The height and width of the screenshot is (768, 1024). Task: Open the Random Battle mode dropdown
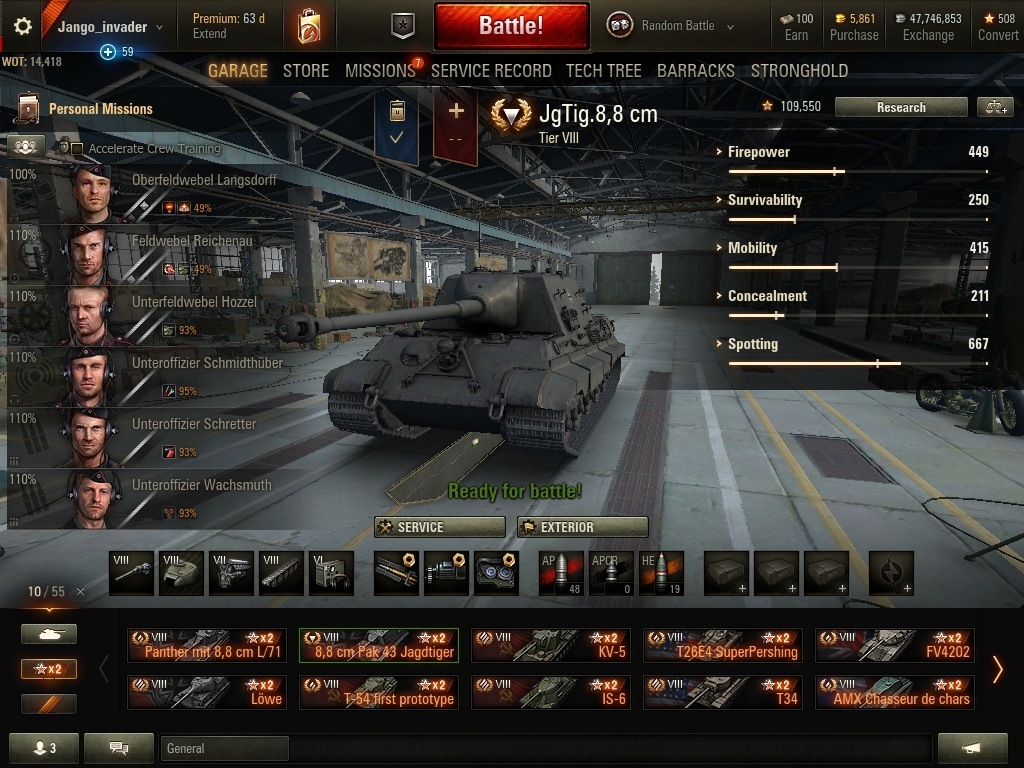coord(677,26)
